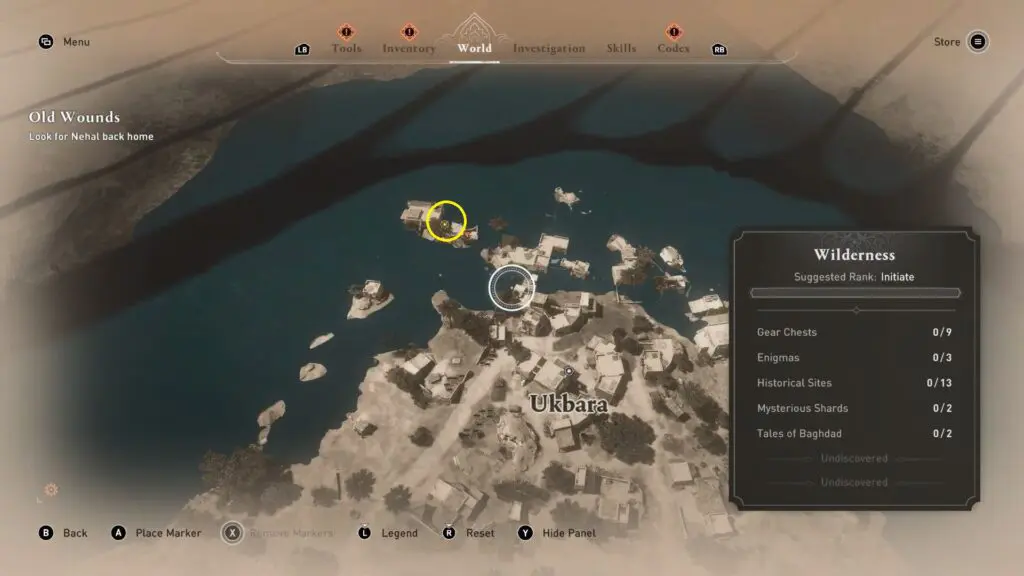Reset the map view
Screen dimensions: 1024x576
point(469,533)
